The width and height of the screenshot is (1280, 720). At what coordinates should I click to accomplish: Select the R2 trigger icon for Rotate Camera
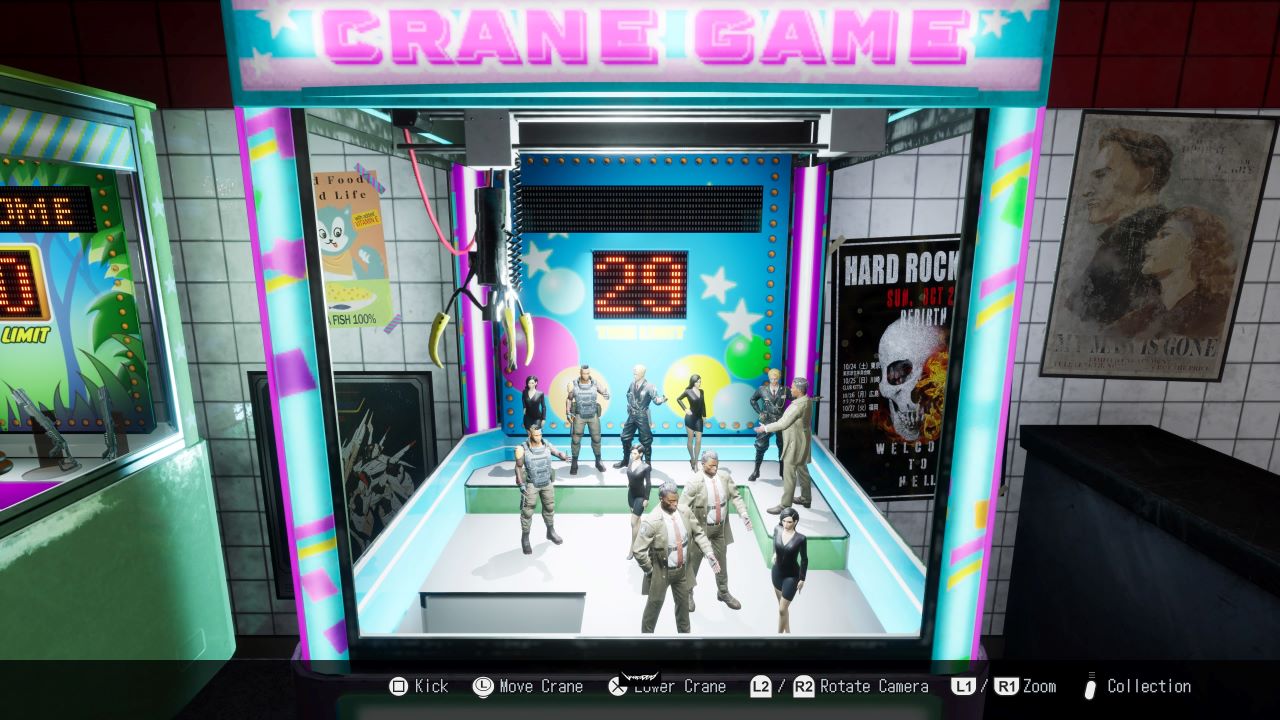[x=804, y=687]
